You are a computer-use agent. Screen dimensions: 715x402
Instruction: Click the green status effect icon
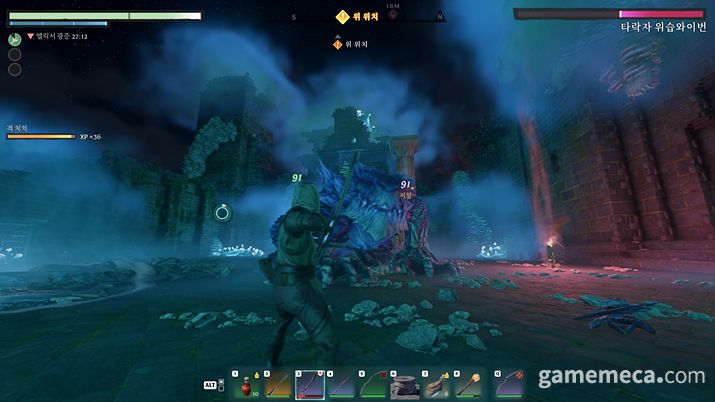point(15,39)
